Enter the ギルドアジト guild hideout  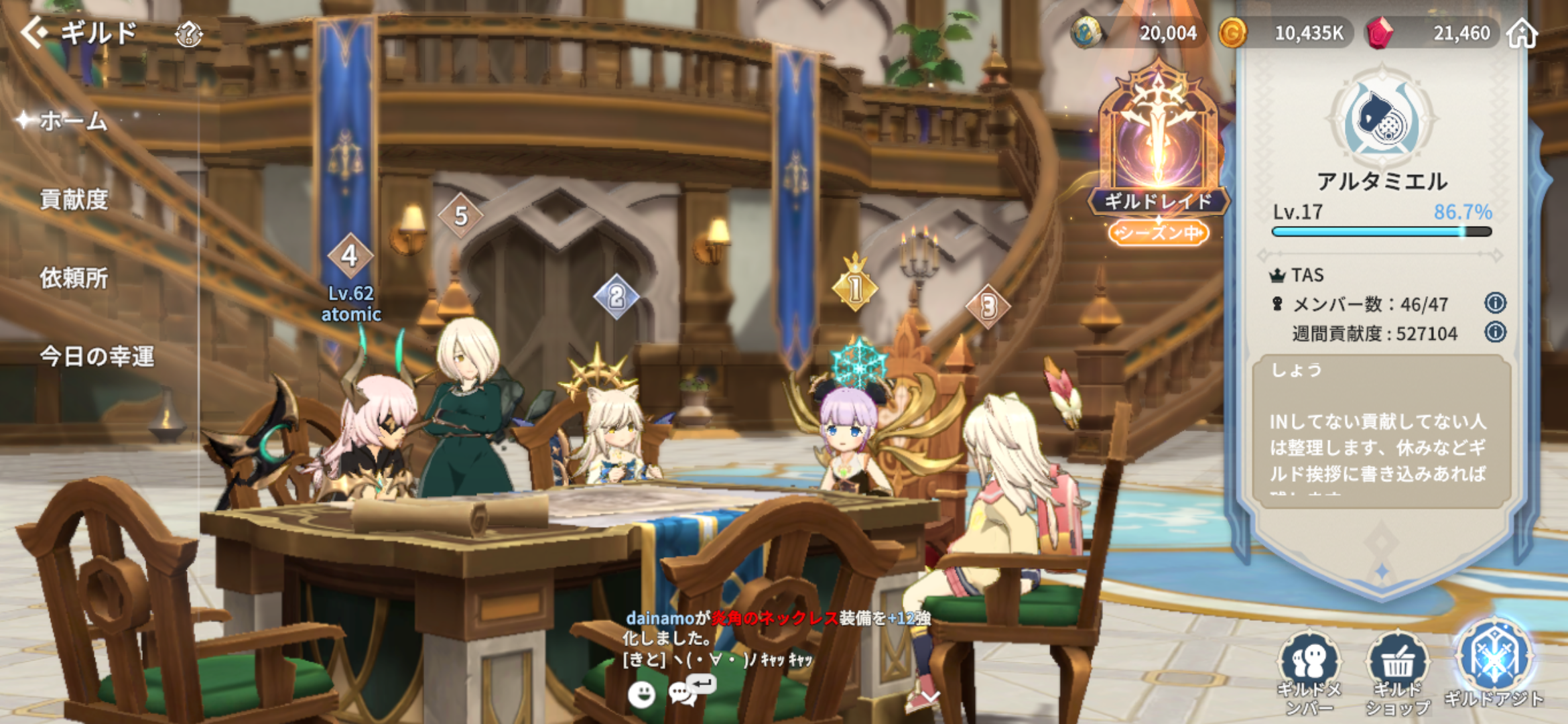pos(1494,664)
